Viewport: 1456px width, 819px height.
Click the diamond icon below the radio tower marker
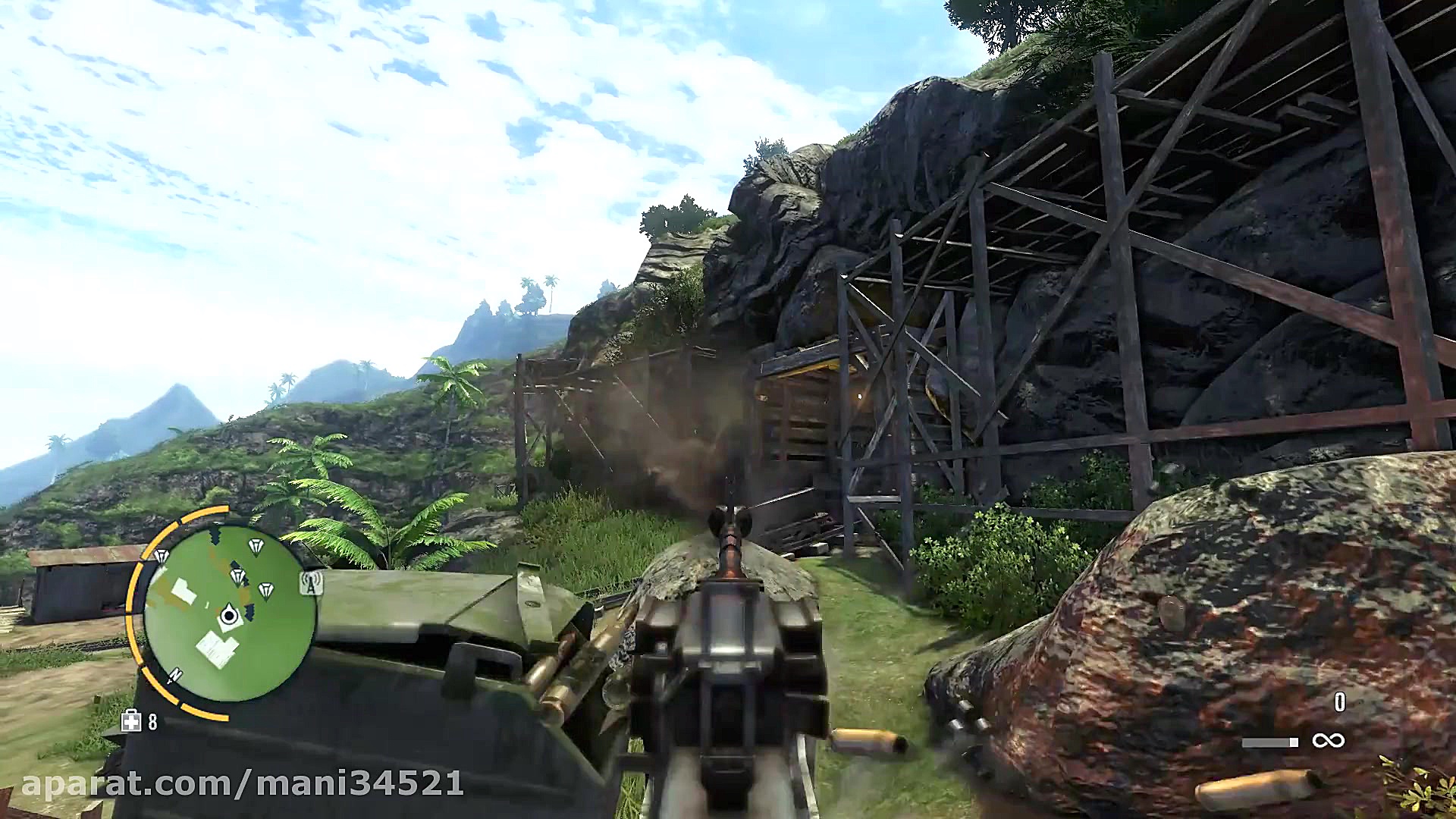266,590
